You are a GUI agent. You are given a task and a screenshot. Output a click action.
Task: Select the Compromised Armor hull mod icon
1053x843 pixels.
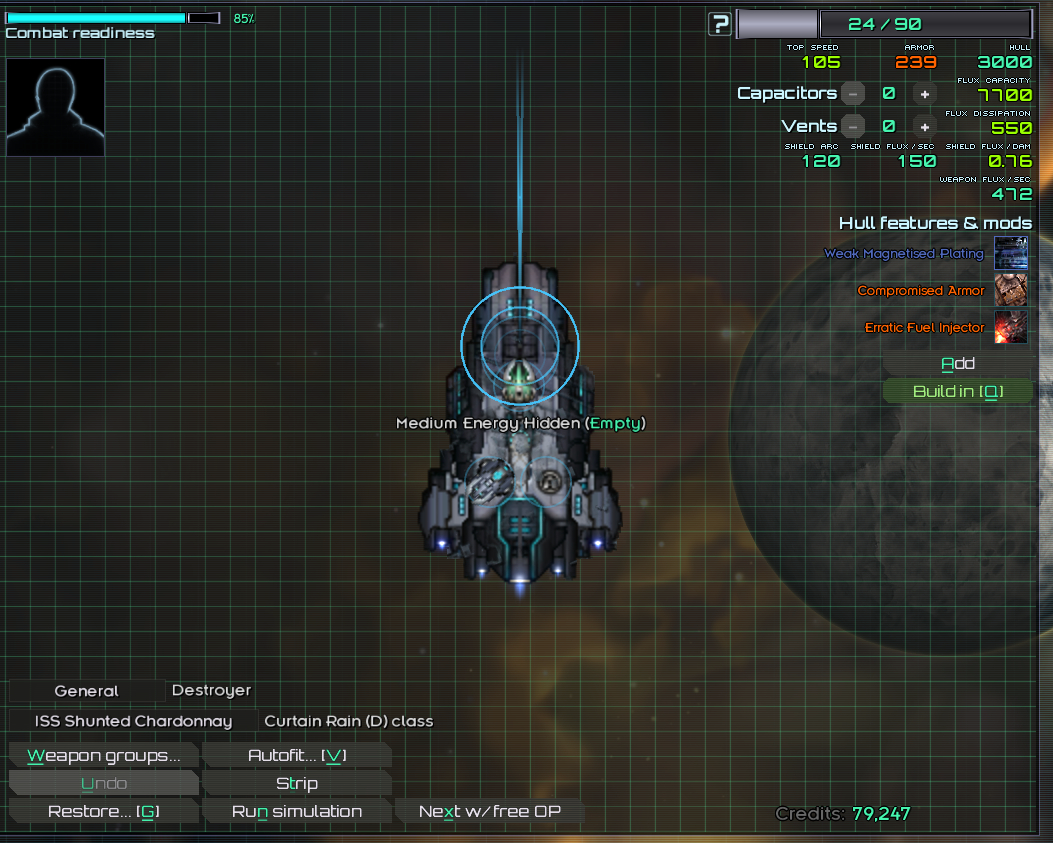[x=1010, y=290]
